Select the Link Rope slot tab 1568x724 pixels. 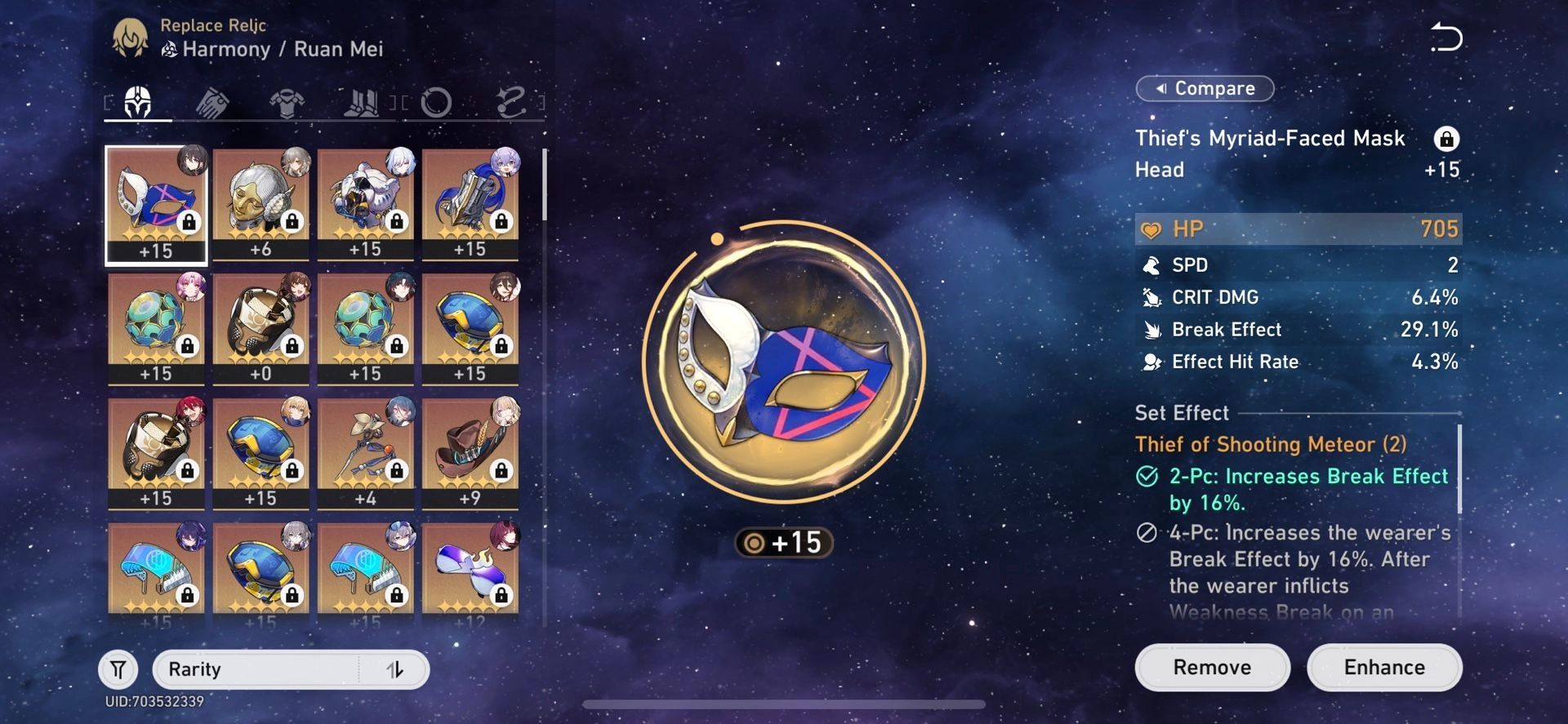pyautogui.click(x=510, y=102)
